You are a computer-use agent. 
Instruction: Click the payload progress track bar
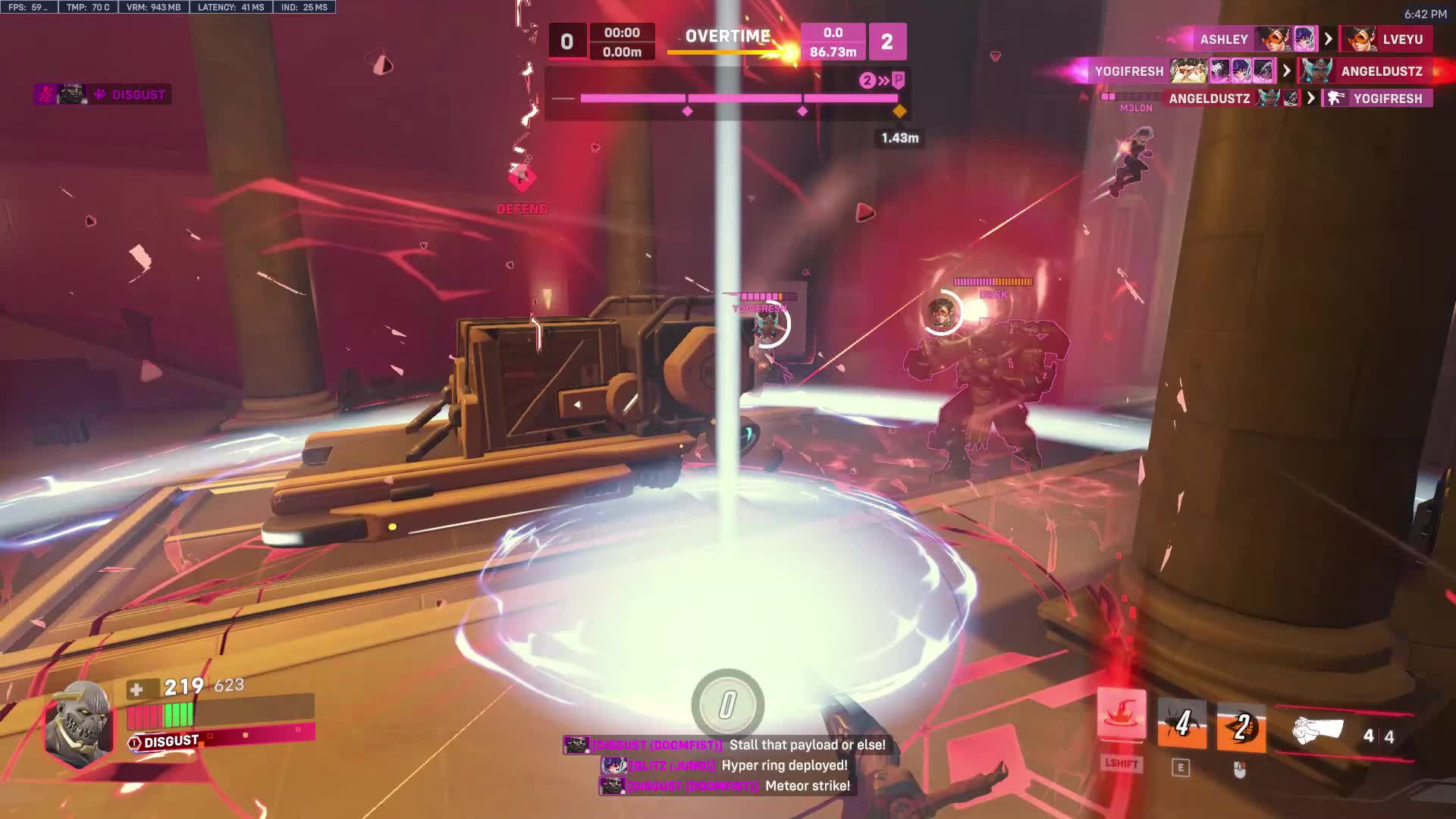point(738,99)
